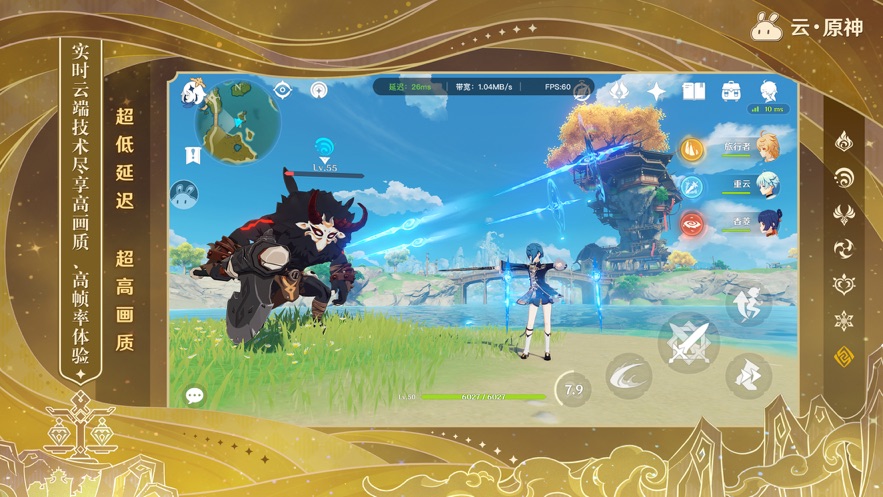Screen dimensions: 883x497
Task: Open the quest exclamation mark icon
Action: [x=193, y=155]
